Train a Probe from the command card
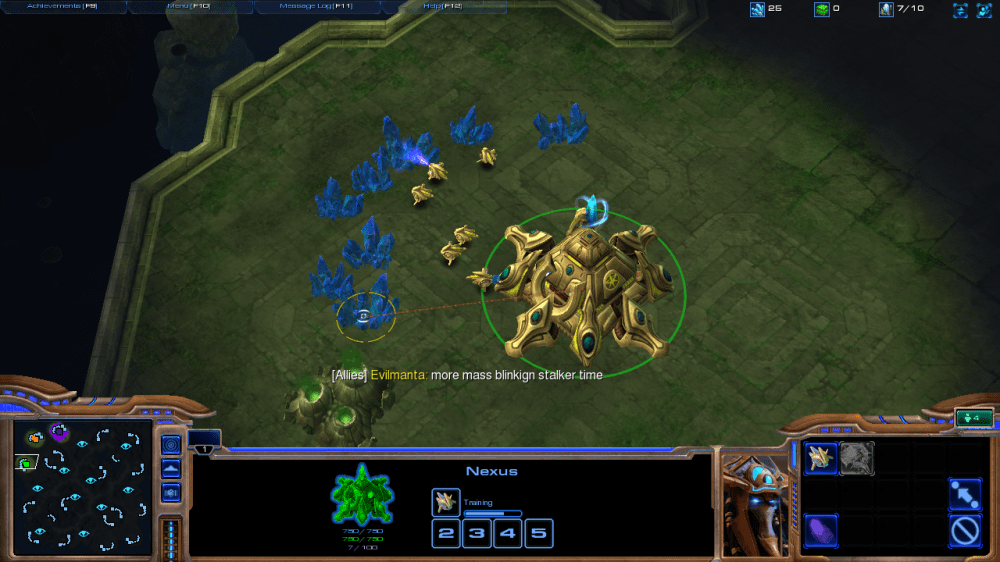This screenshot has width=1000, height=562. coord(822,458)
